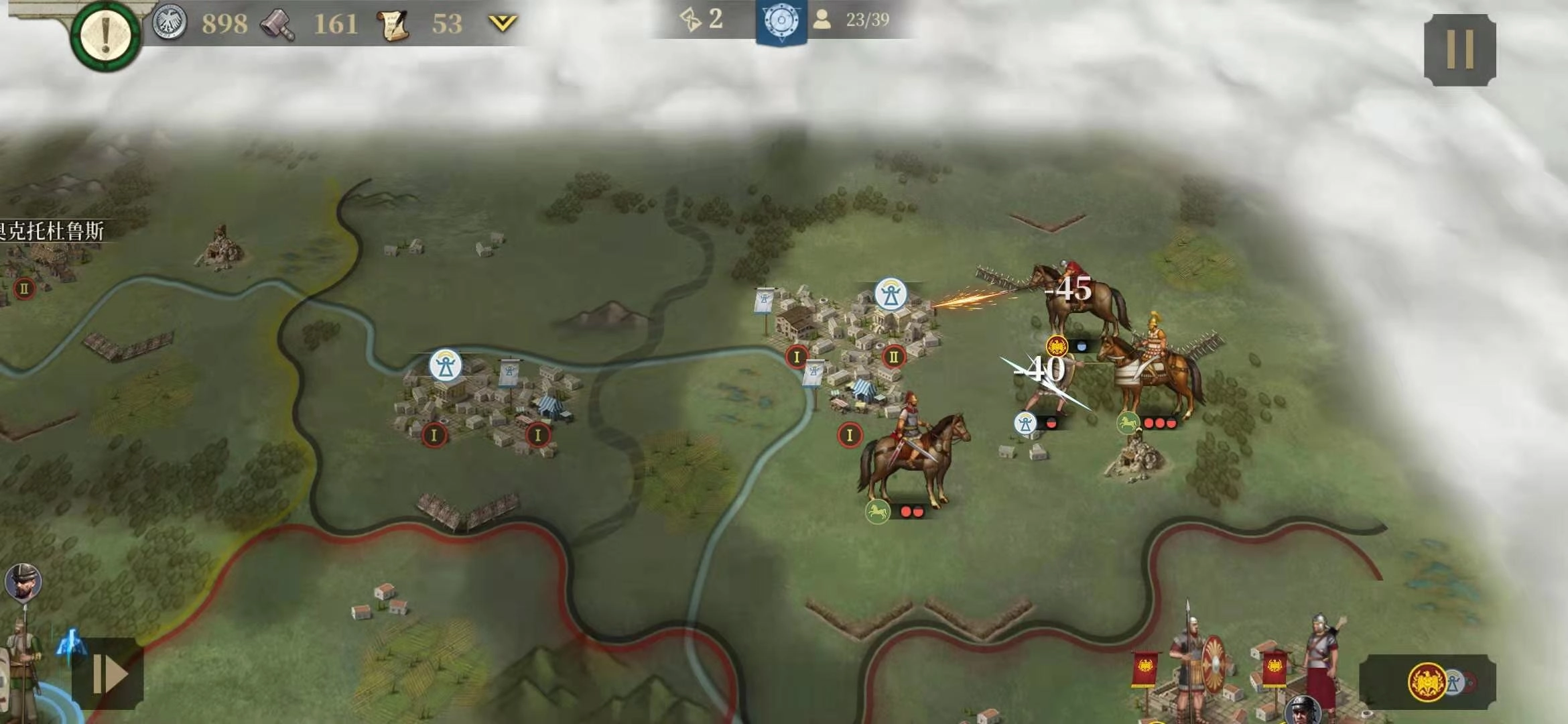
Task: Open the blue round shield emblem banner
Action: pyautogui.click(x=781, y=21)
